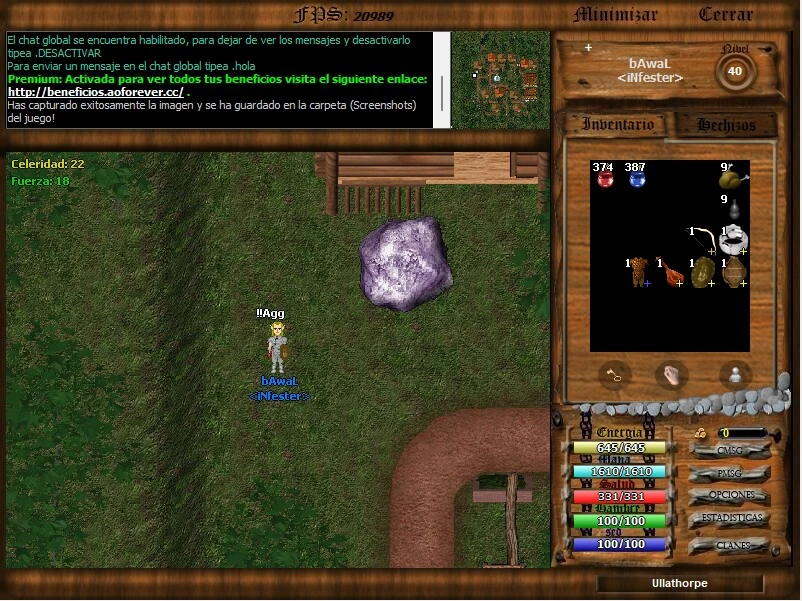
Task: Click the Minimizar button
Action: (615, 15)
